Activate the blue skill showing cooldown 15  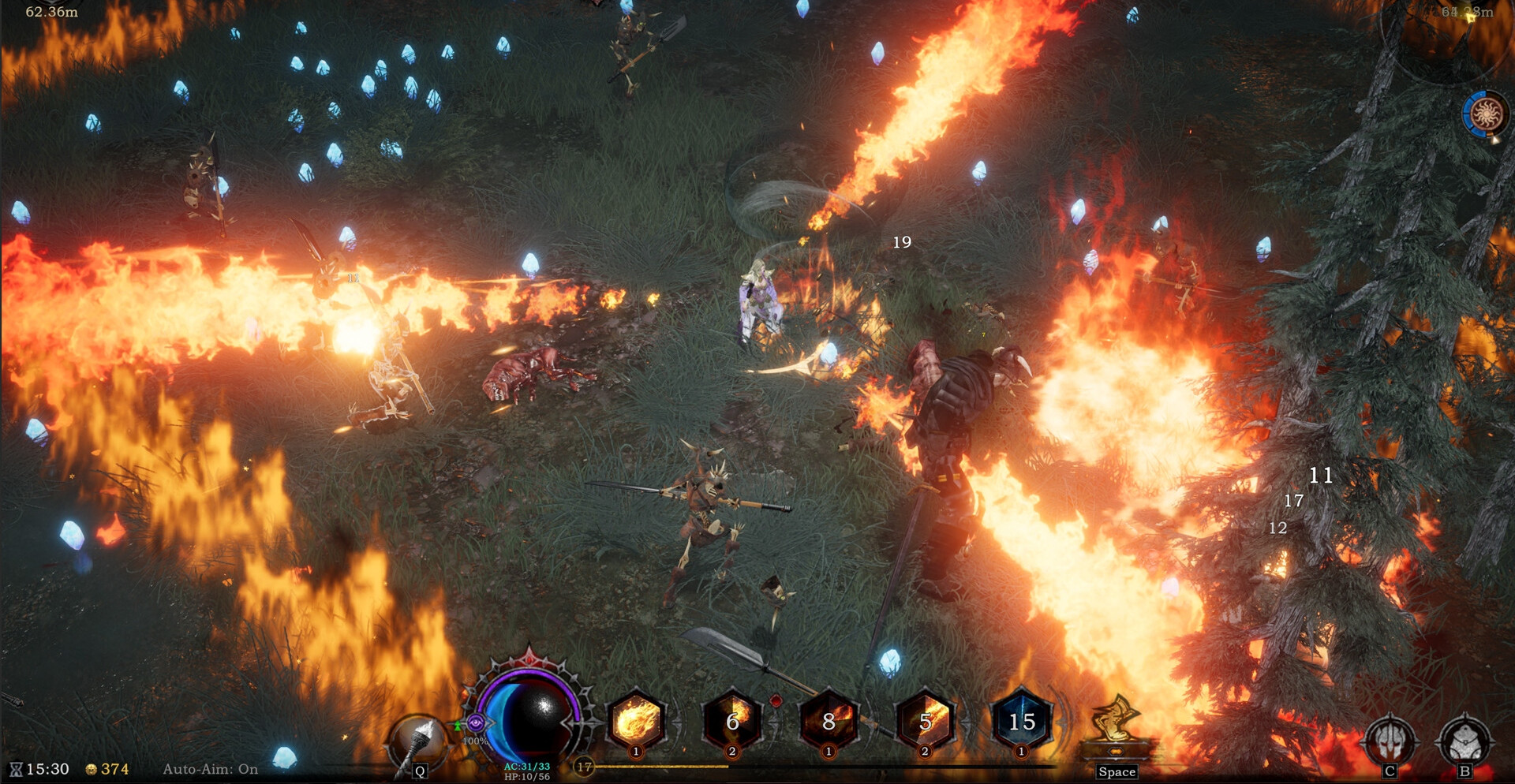(x=1021, y=721)
